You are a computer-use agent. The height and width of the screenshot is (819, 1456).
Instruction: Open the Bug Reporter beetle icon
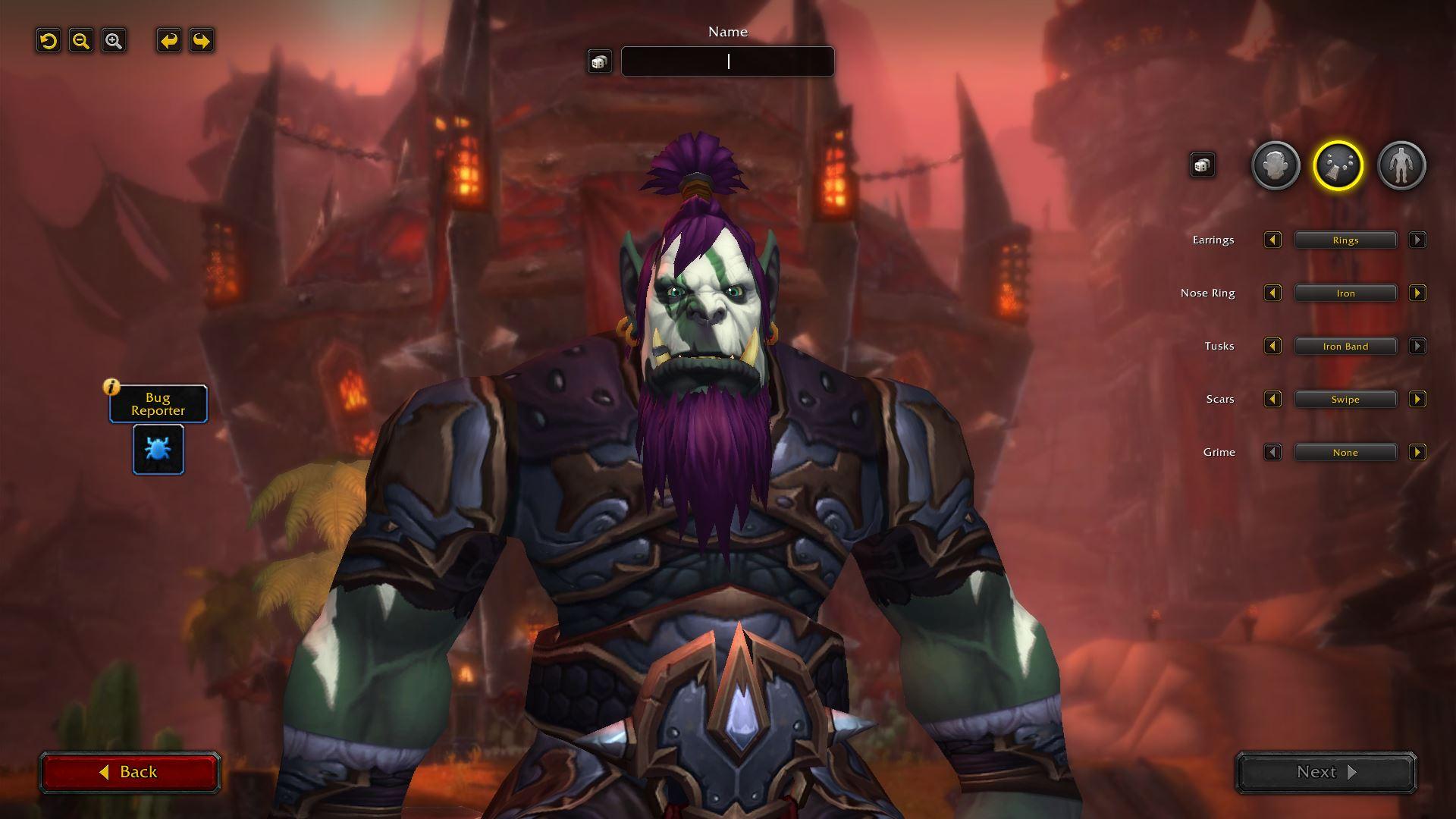click(x=158, y=449)
